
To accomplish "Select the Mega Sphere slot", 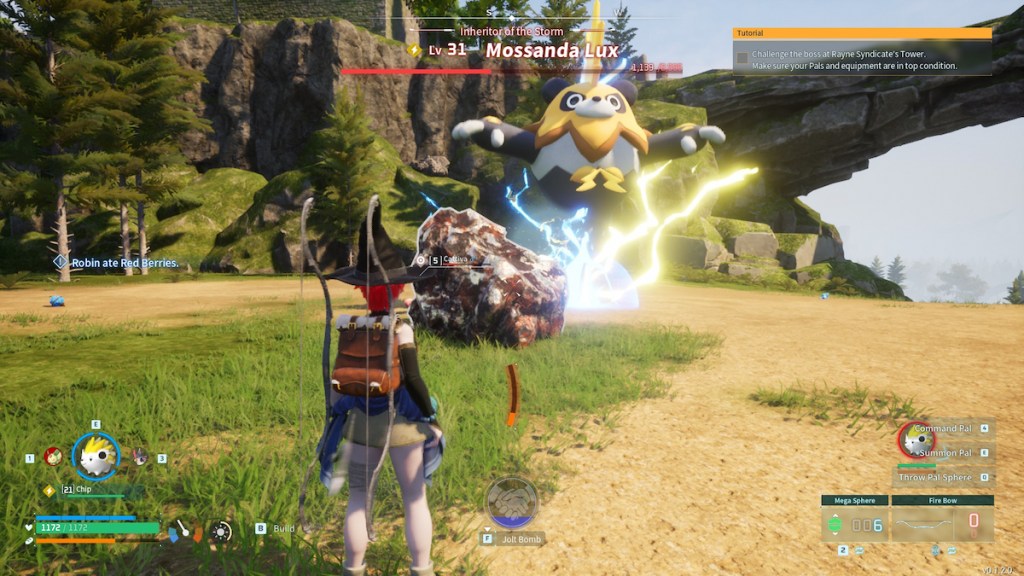I will pos(853,520).
